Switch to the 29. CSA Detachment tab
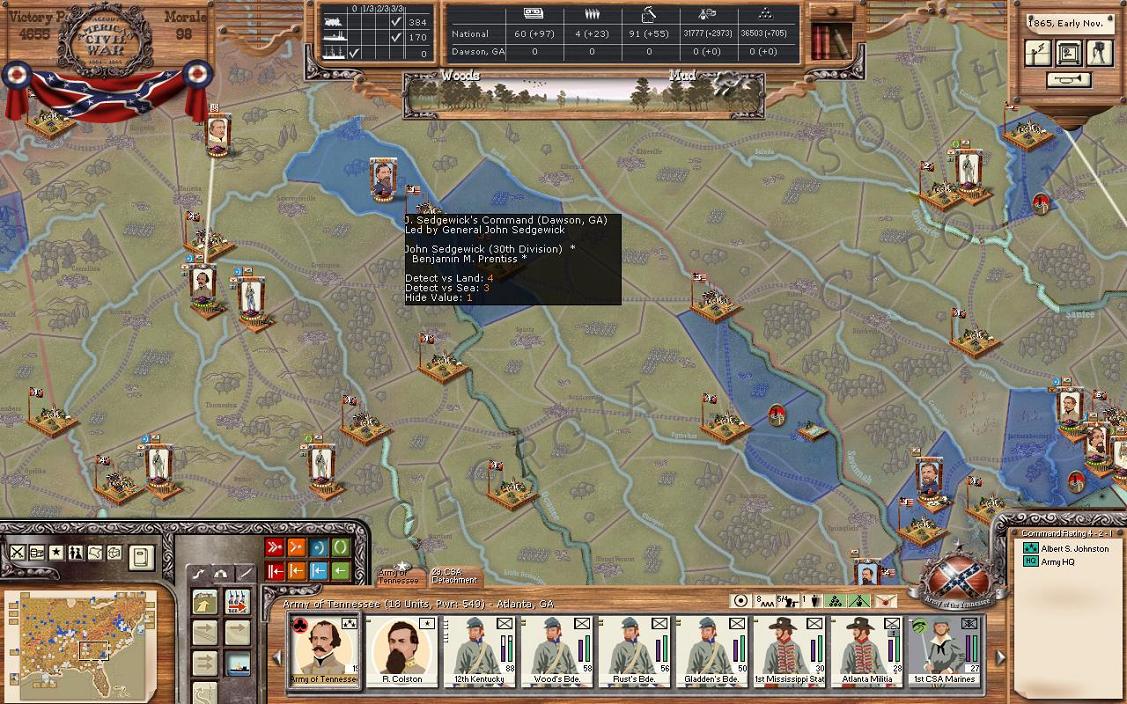 454,577
